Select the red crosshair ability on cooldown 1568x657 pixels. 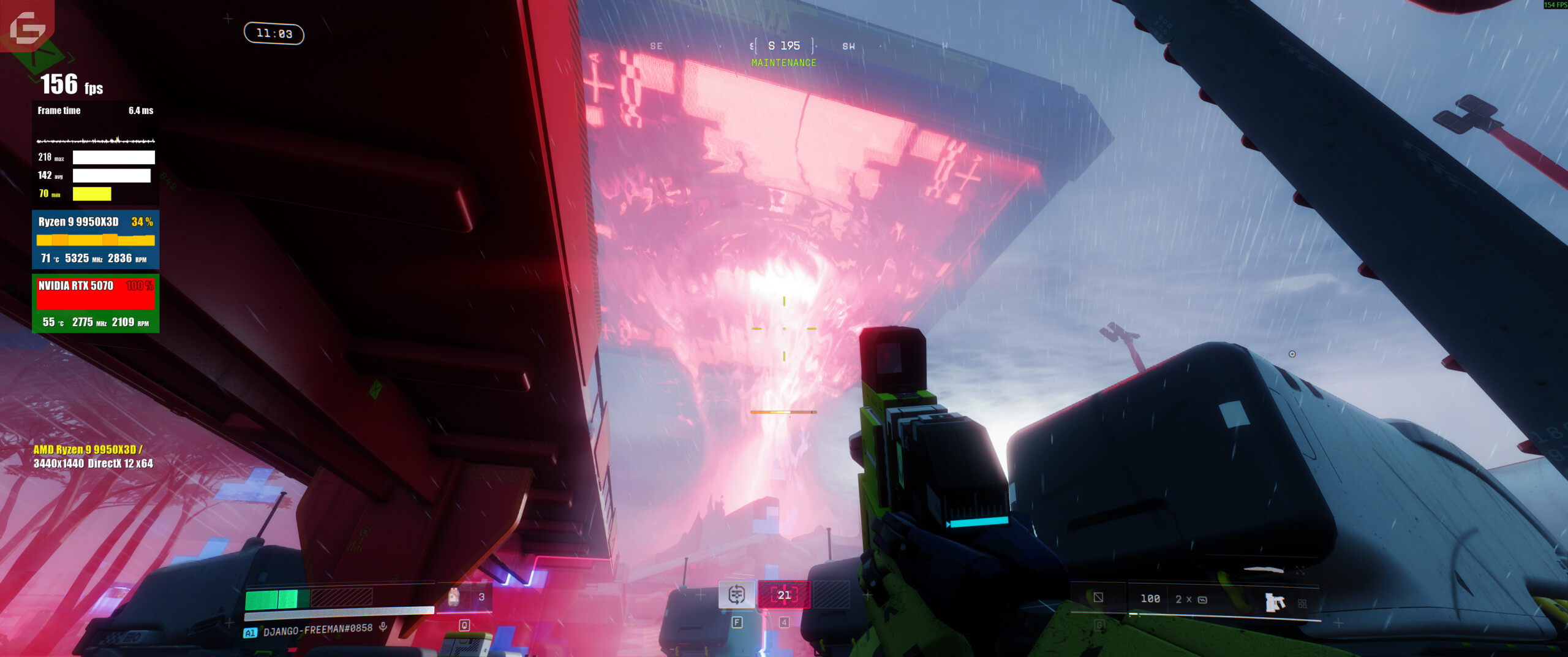(x=784, y=594)
